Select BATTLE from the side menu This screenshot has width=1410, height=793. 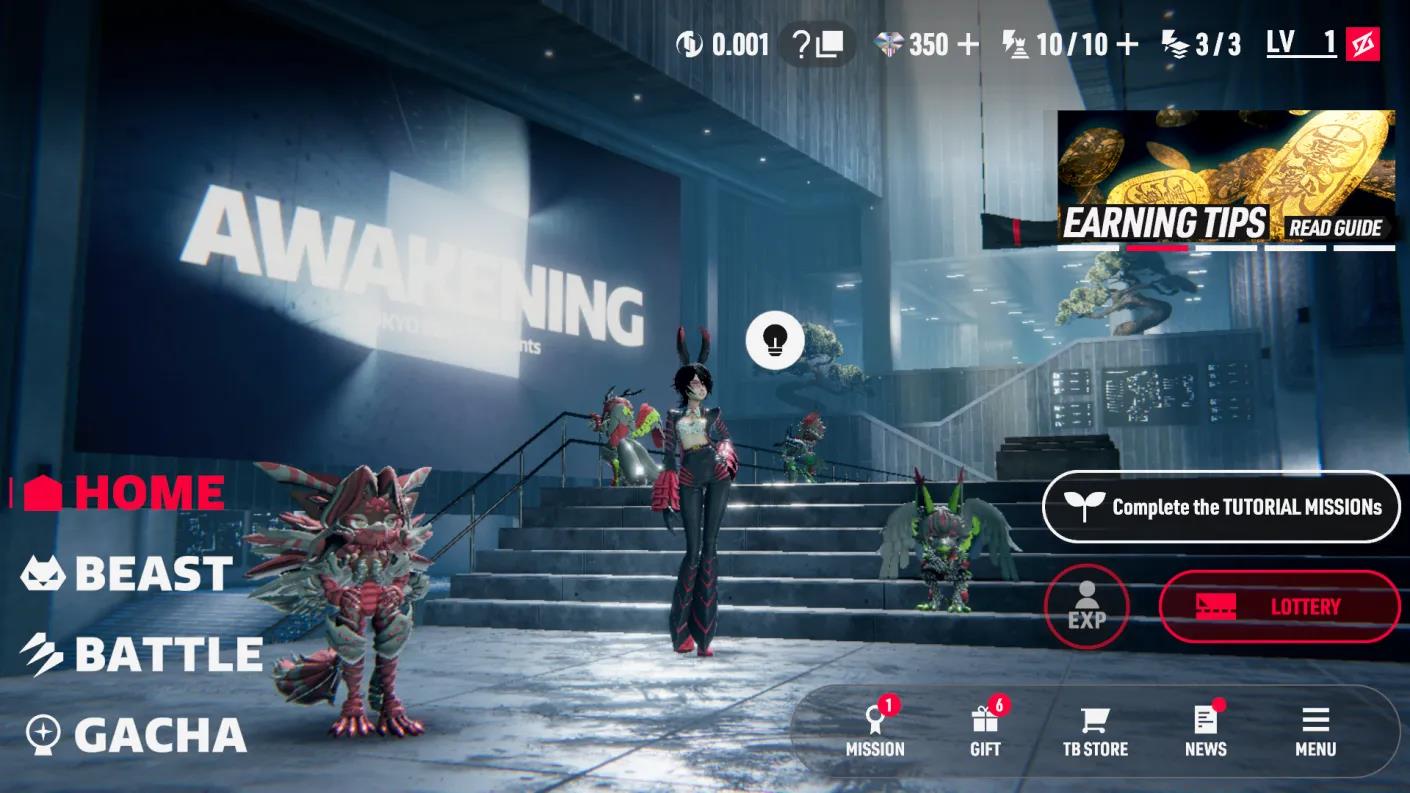click(x=142, y=654)
